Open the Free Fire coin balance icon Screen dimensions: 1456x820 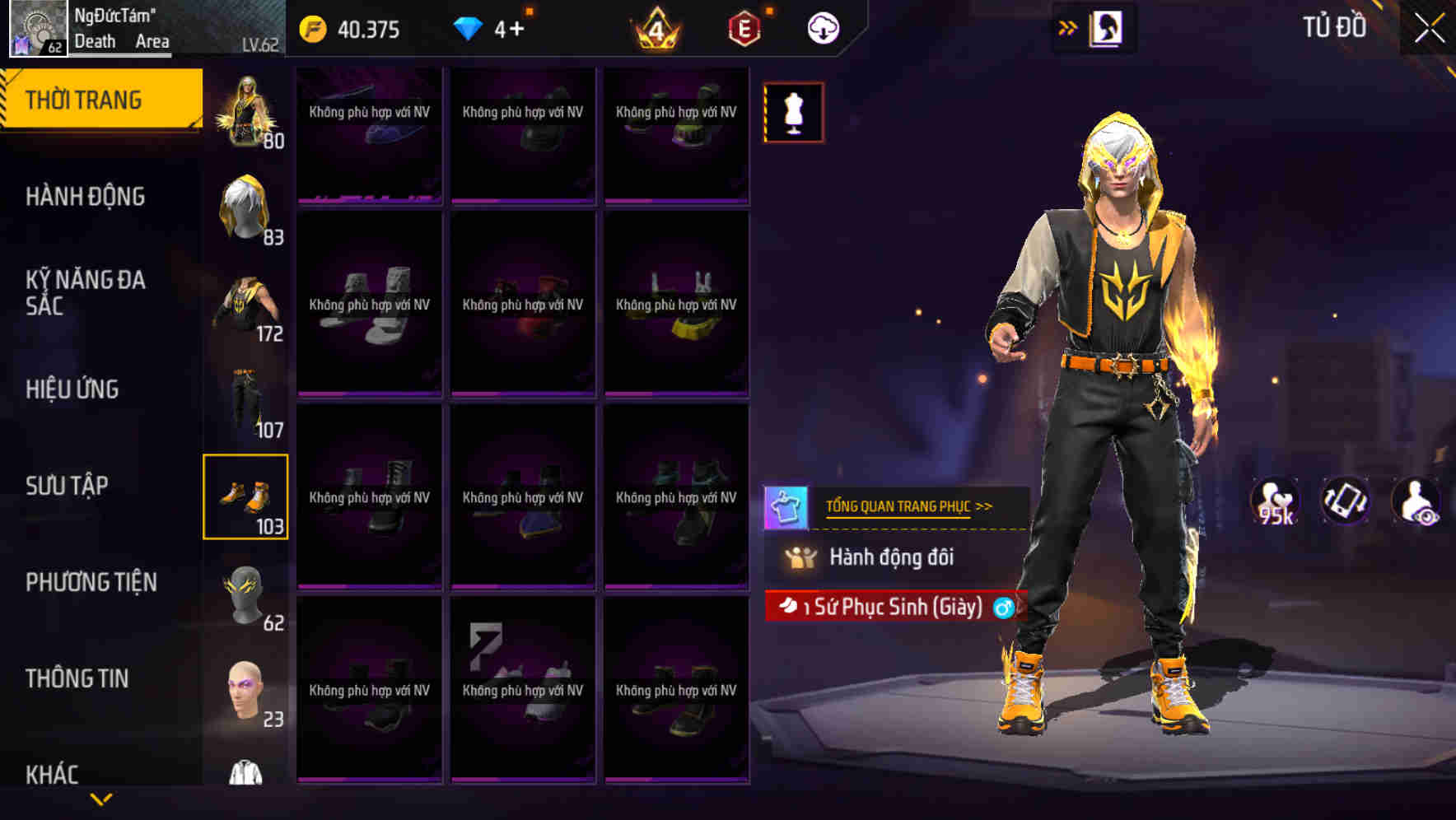[x=311, y=27]
